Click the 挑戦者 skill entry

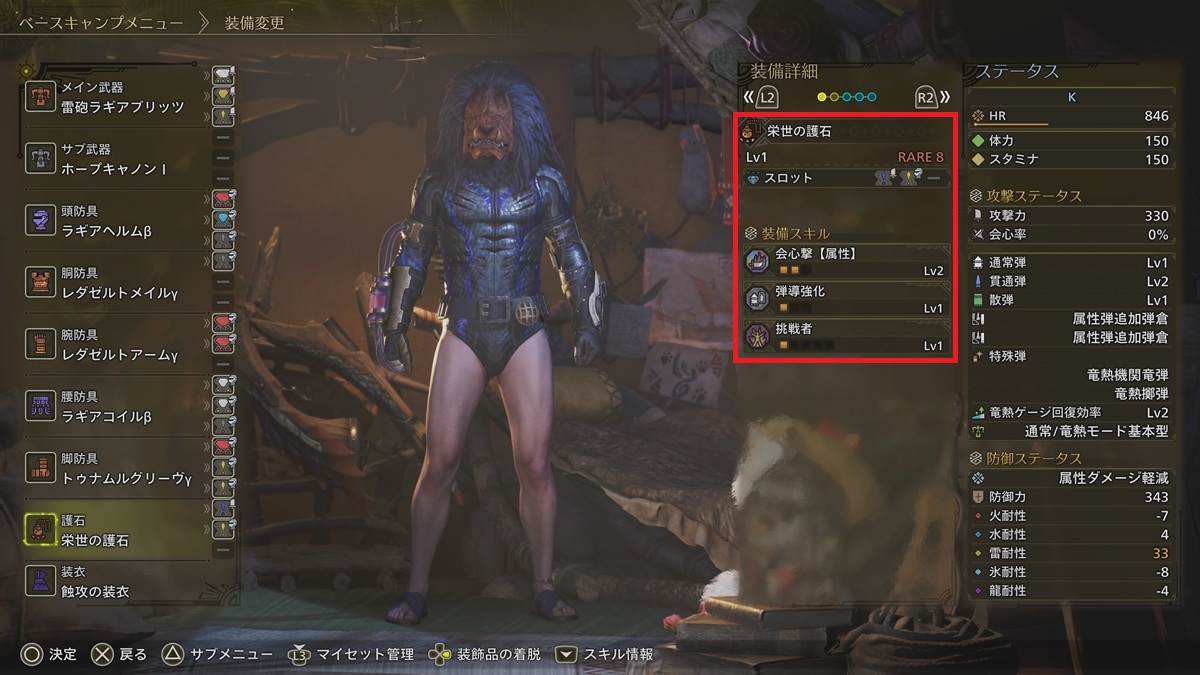pyautogui.click(x=845, y=336)
